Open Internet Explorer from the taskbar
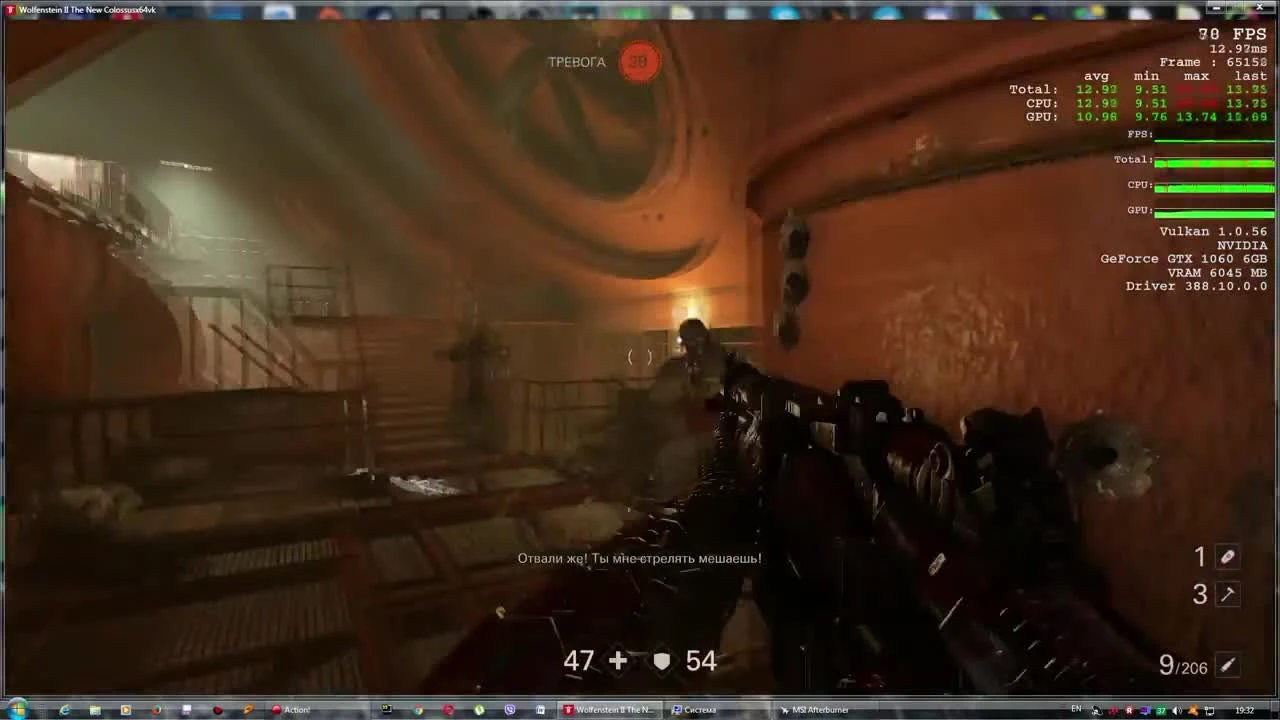The image size is (1280, 720). [x=64, y=709]
